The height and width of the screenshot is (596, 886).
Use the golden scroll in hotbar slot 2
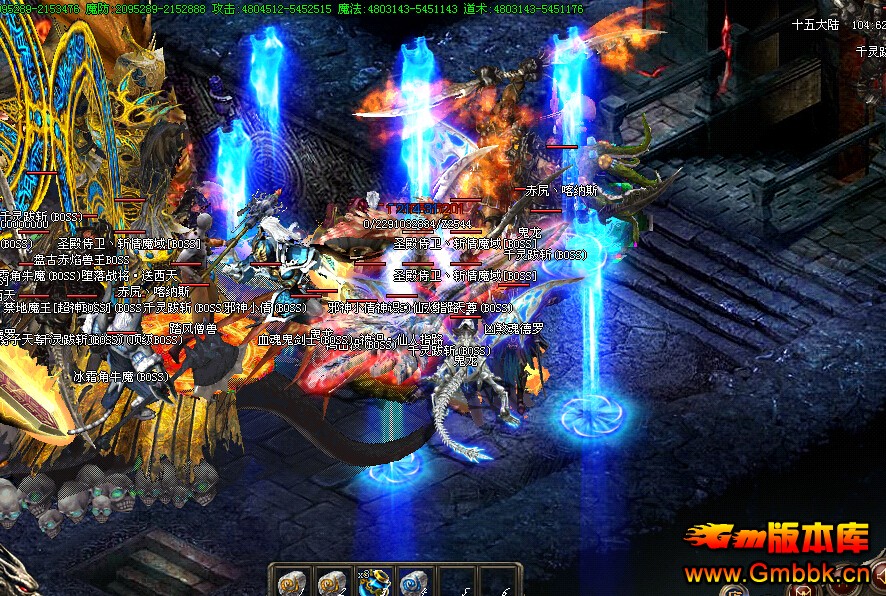pos(332,583)
